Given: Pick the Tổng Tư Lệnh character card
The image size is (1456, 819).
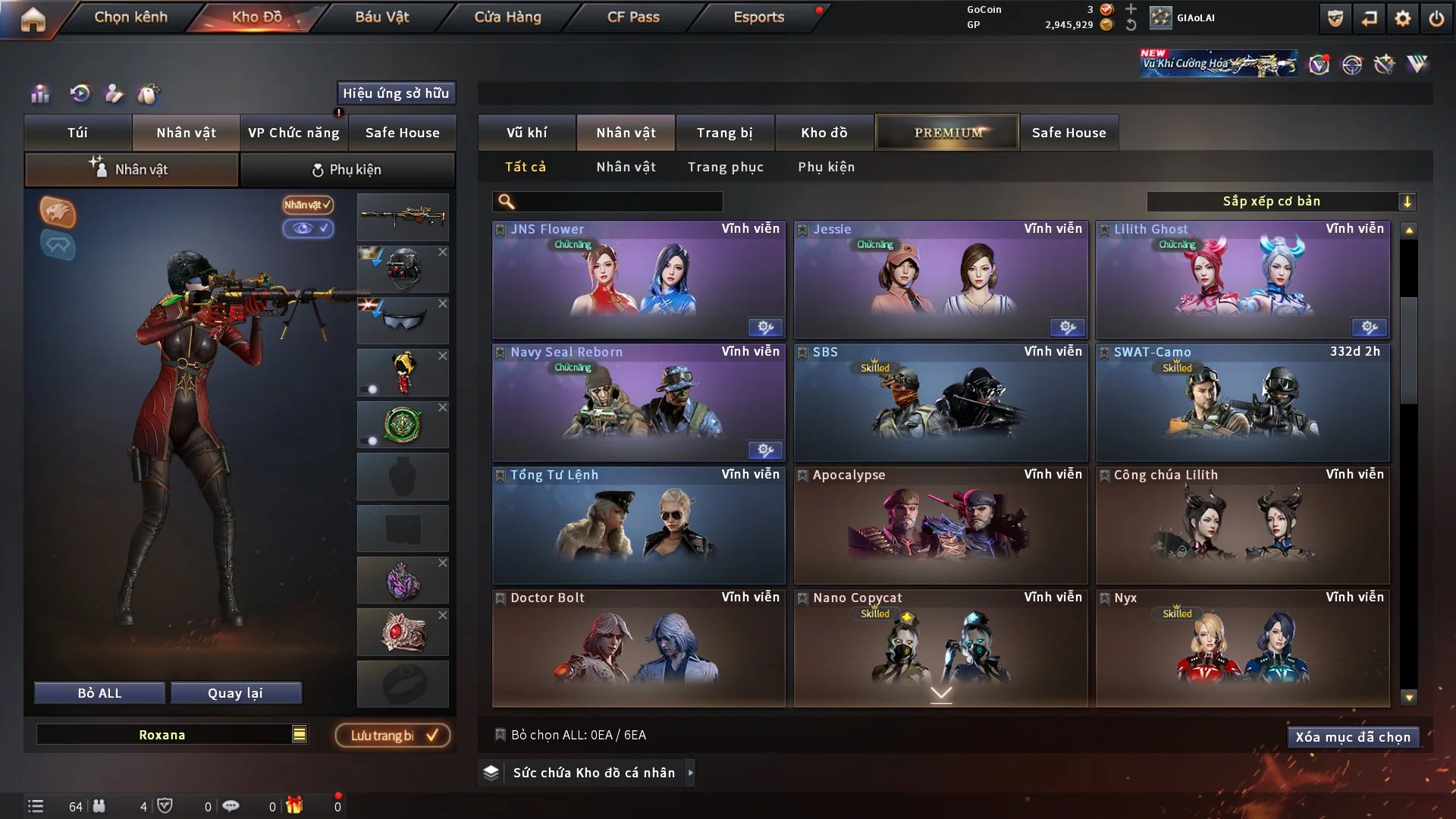Looking at the screenshot, I should [x=639, y=526].
